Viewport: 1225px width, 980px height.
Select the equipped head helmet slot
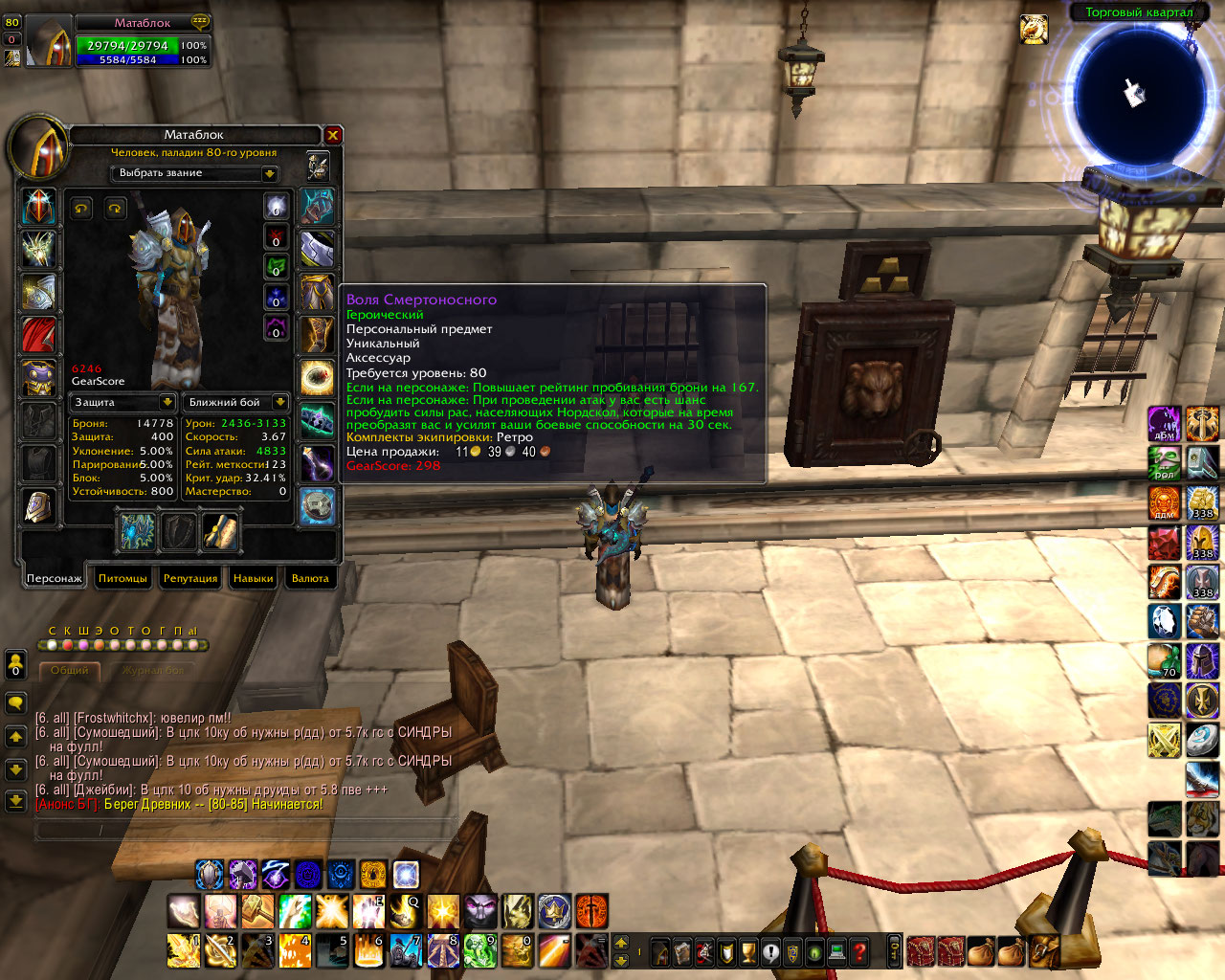click(x=38, y=207)
